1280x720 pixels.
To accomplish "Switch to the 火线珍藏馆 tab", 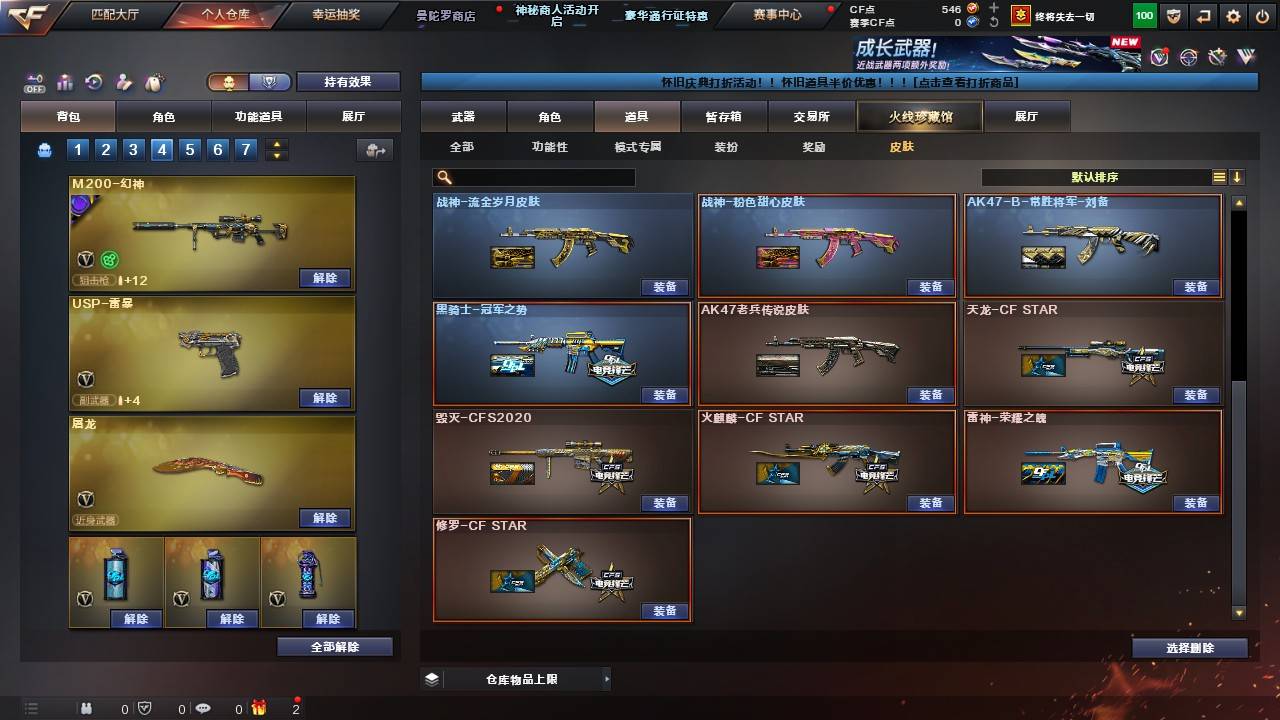I will point(918,116).
